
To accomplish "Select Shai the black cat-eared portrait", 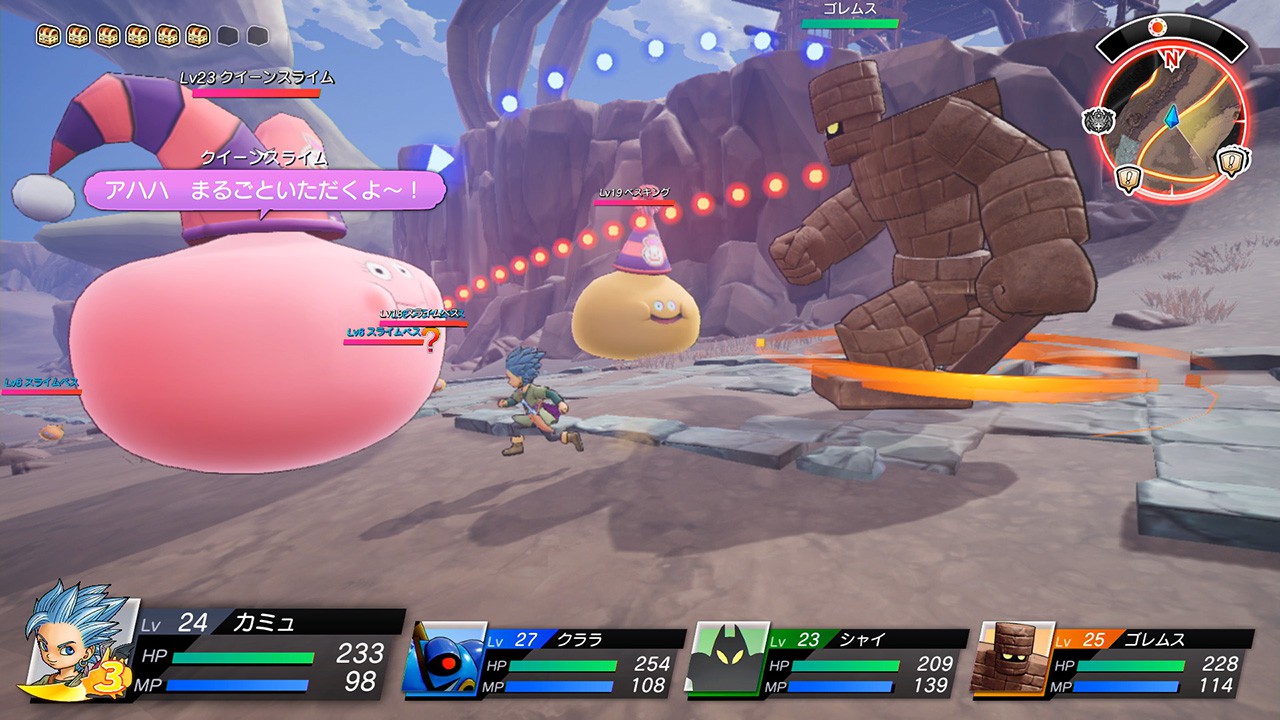I will [x=726, y=658].
